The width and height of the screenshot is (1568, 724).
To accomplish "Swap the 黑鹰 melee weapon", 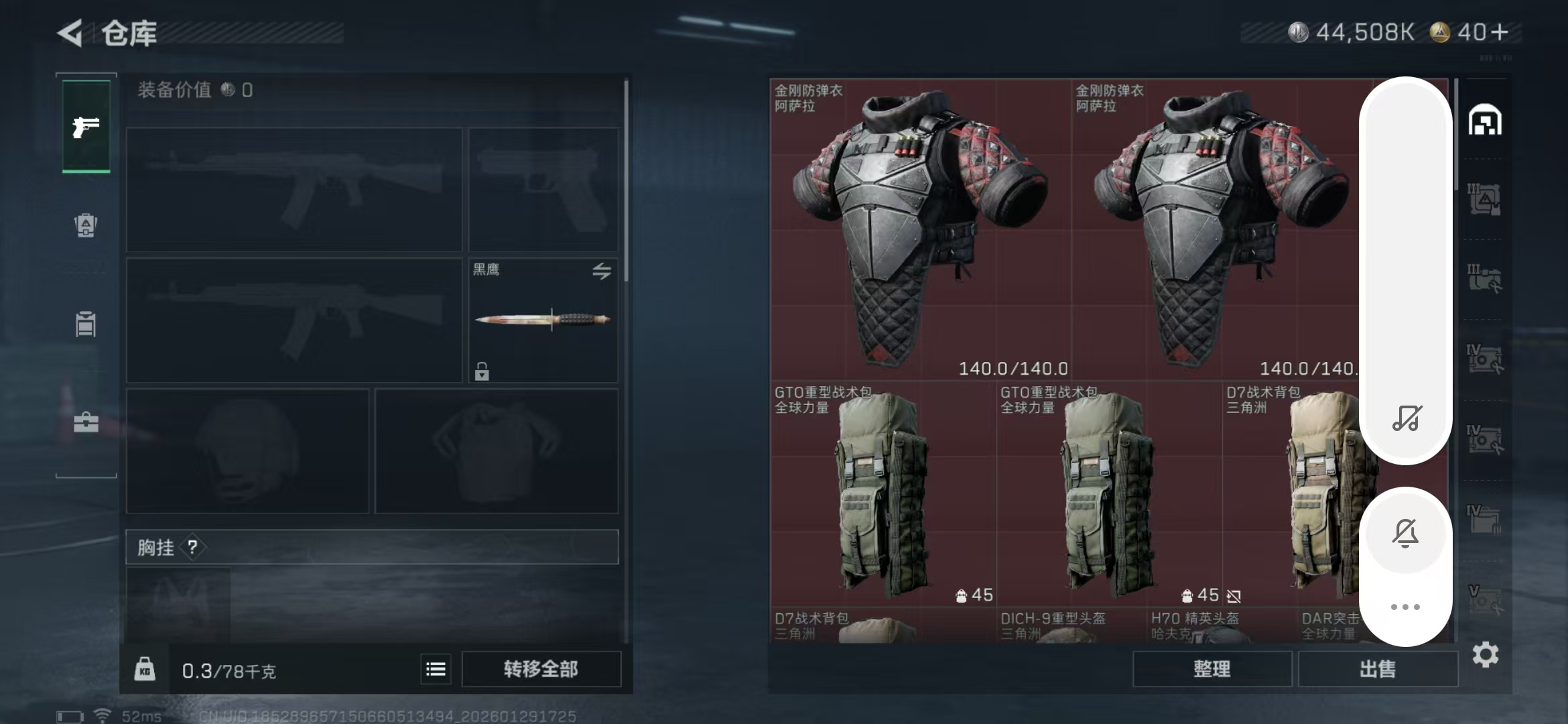I will click(x=601, y=271).
